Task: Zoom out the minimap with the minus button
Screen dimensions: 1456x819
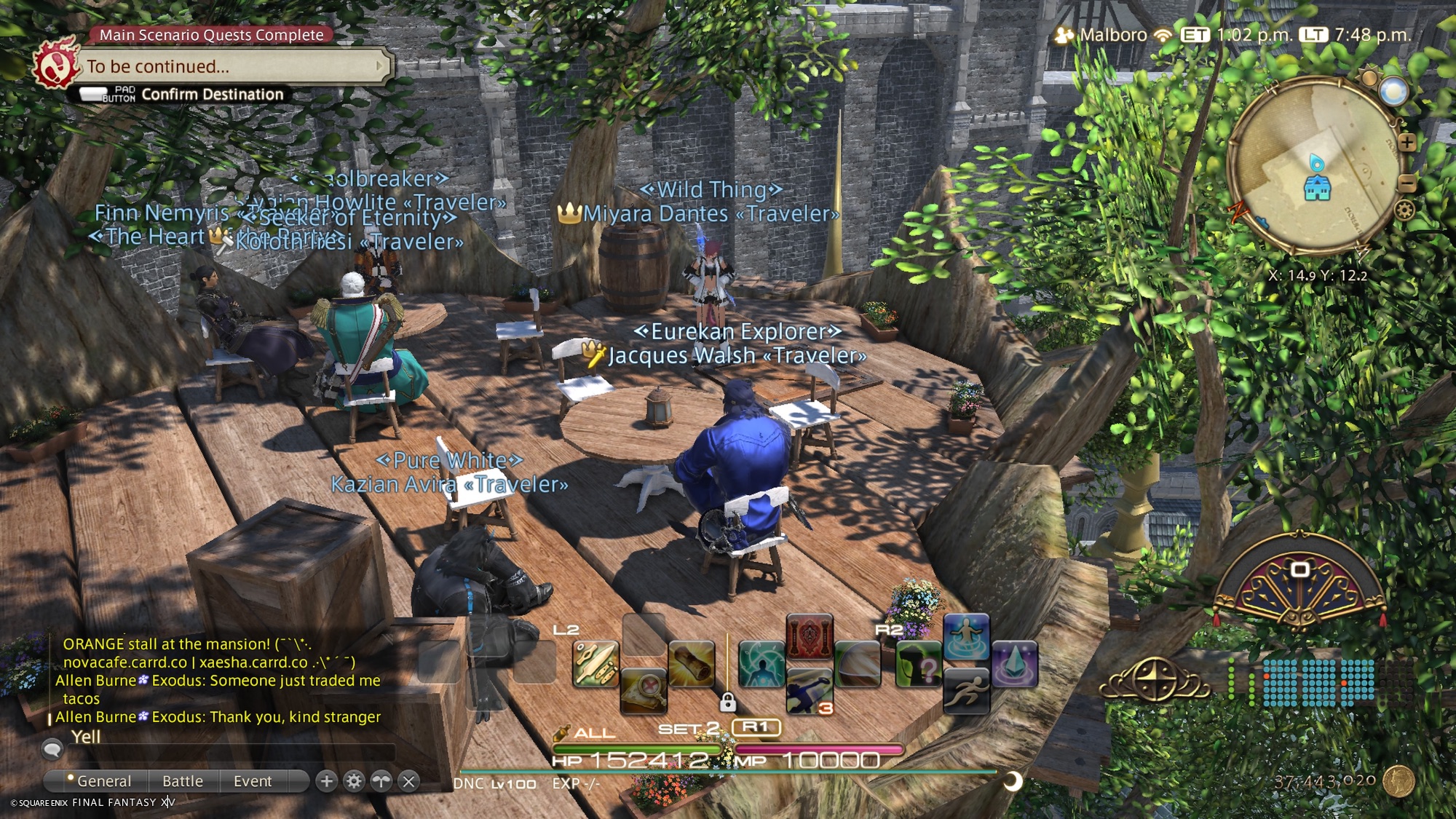Action: (1406, 183)
